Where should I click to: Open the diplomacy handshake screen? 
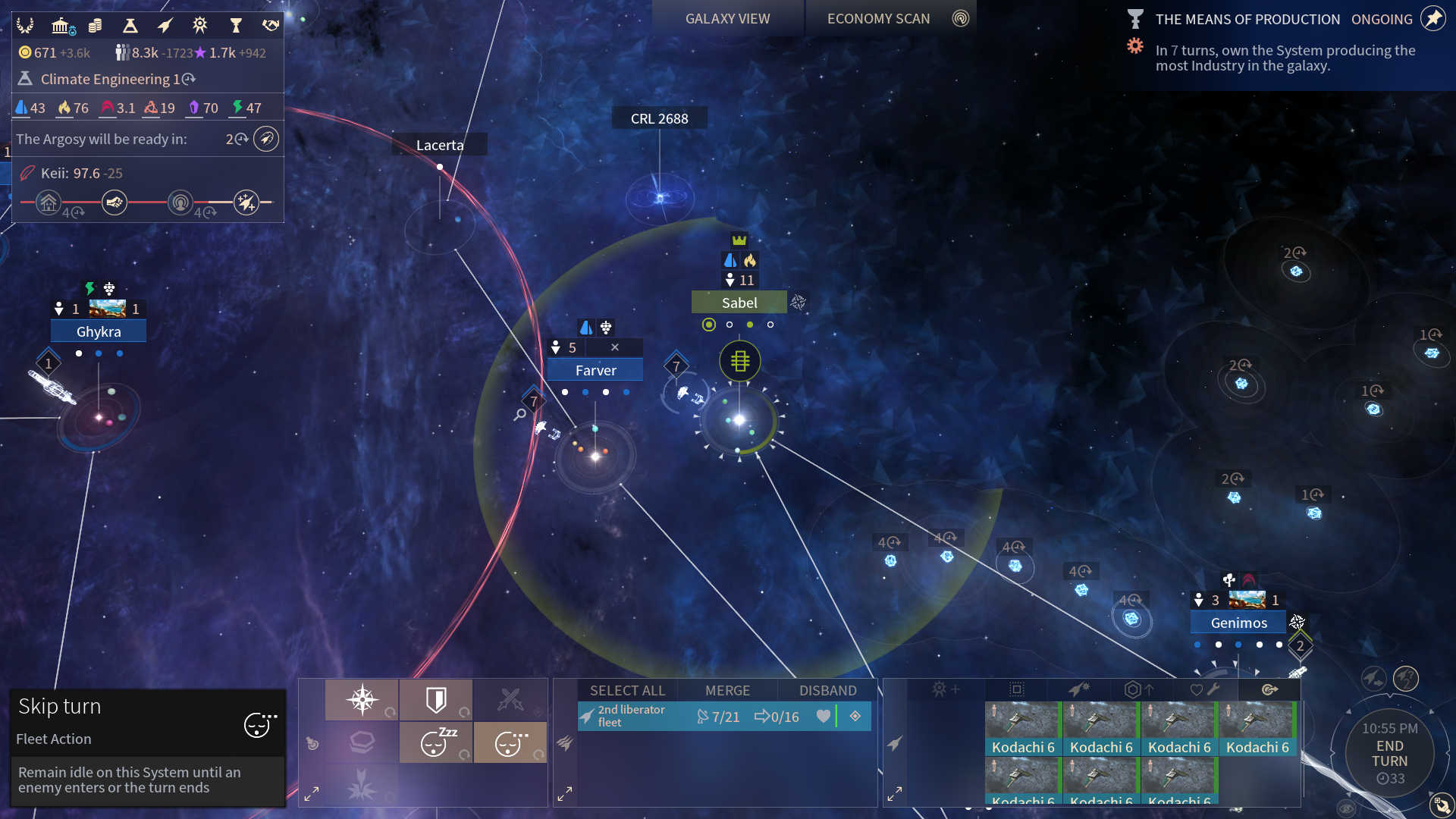click(270, 26)
